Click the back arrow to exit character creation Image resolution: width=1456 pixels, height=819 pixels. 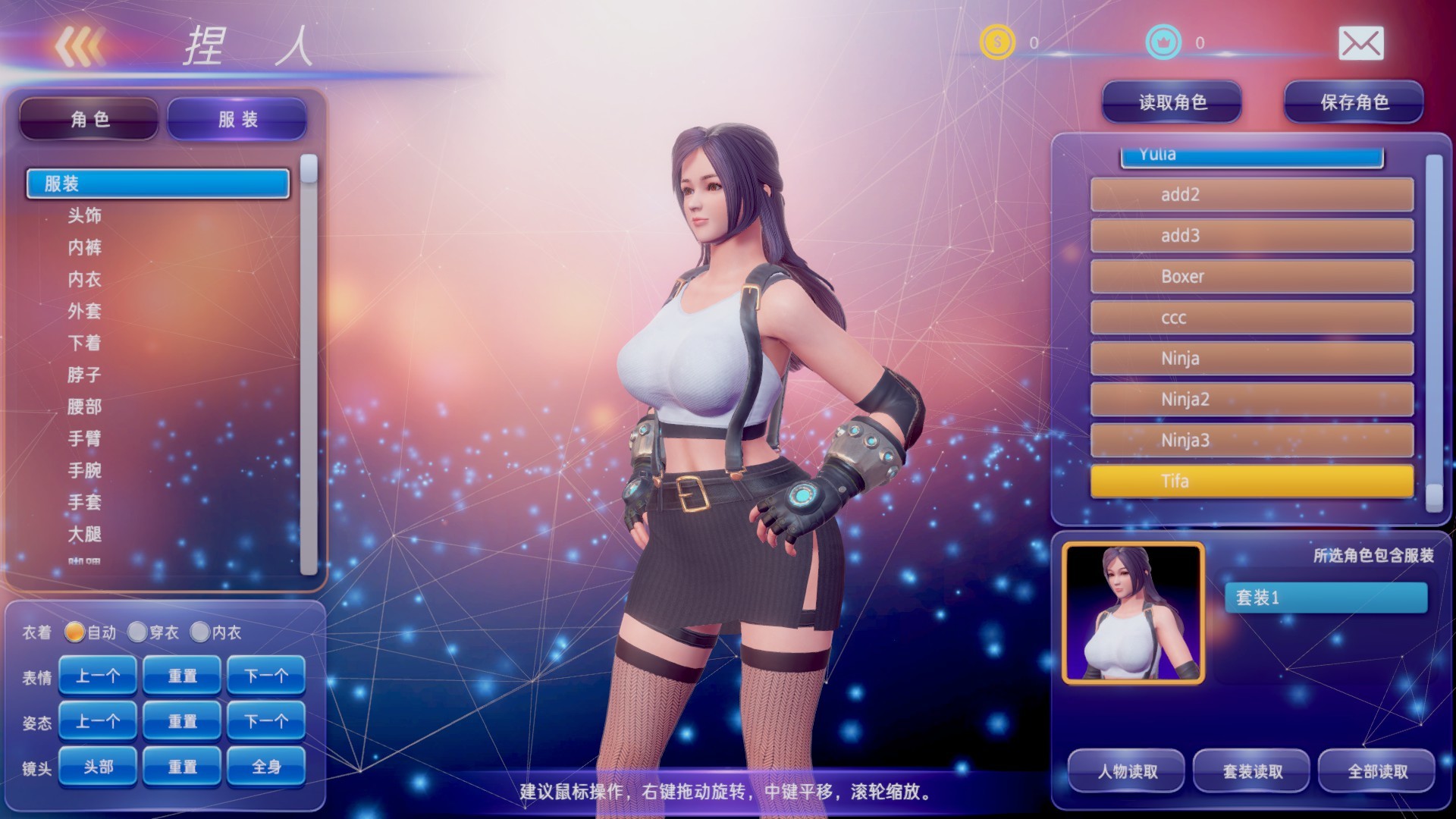pos(81,47)
